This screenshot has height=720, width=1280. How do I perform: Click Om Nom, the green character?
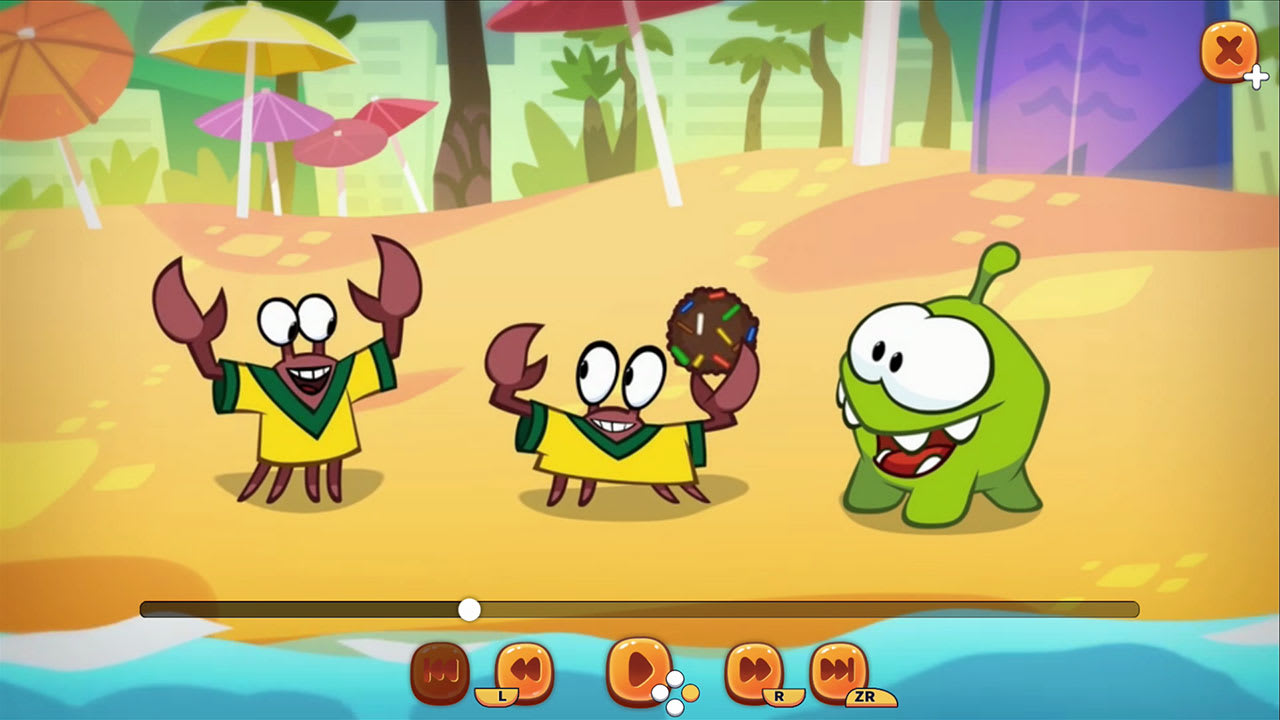coord(930,400)
